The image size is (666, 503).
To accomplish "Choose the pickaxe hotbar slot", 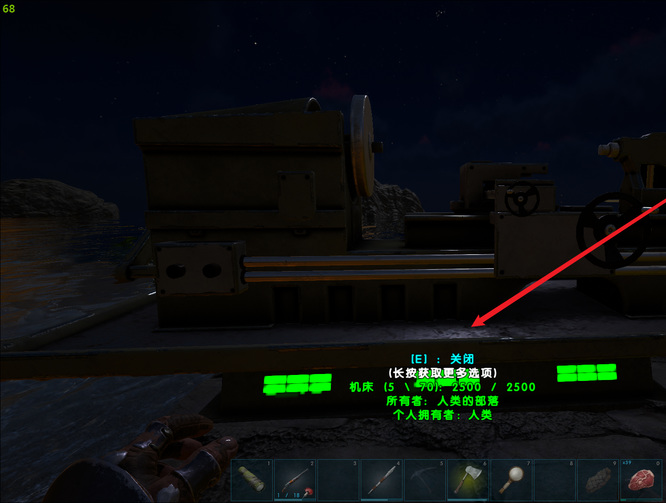I will coord(425,479).
